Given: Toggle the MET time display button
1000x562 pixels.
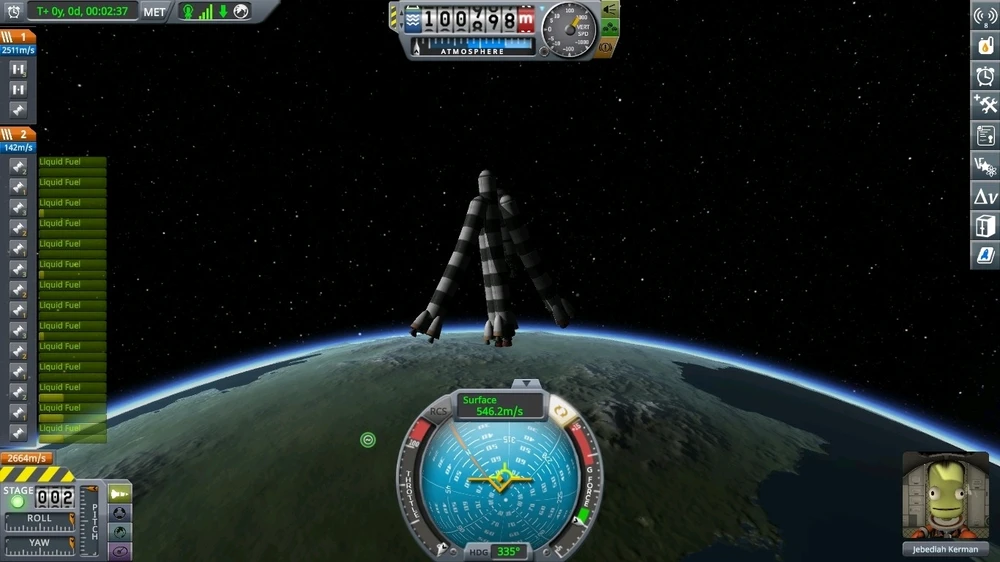Looking at the screenshot, I should [155, 12].
